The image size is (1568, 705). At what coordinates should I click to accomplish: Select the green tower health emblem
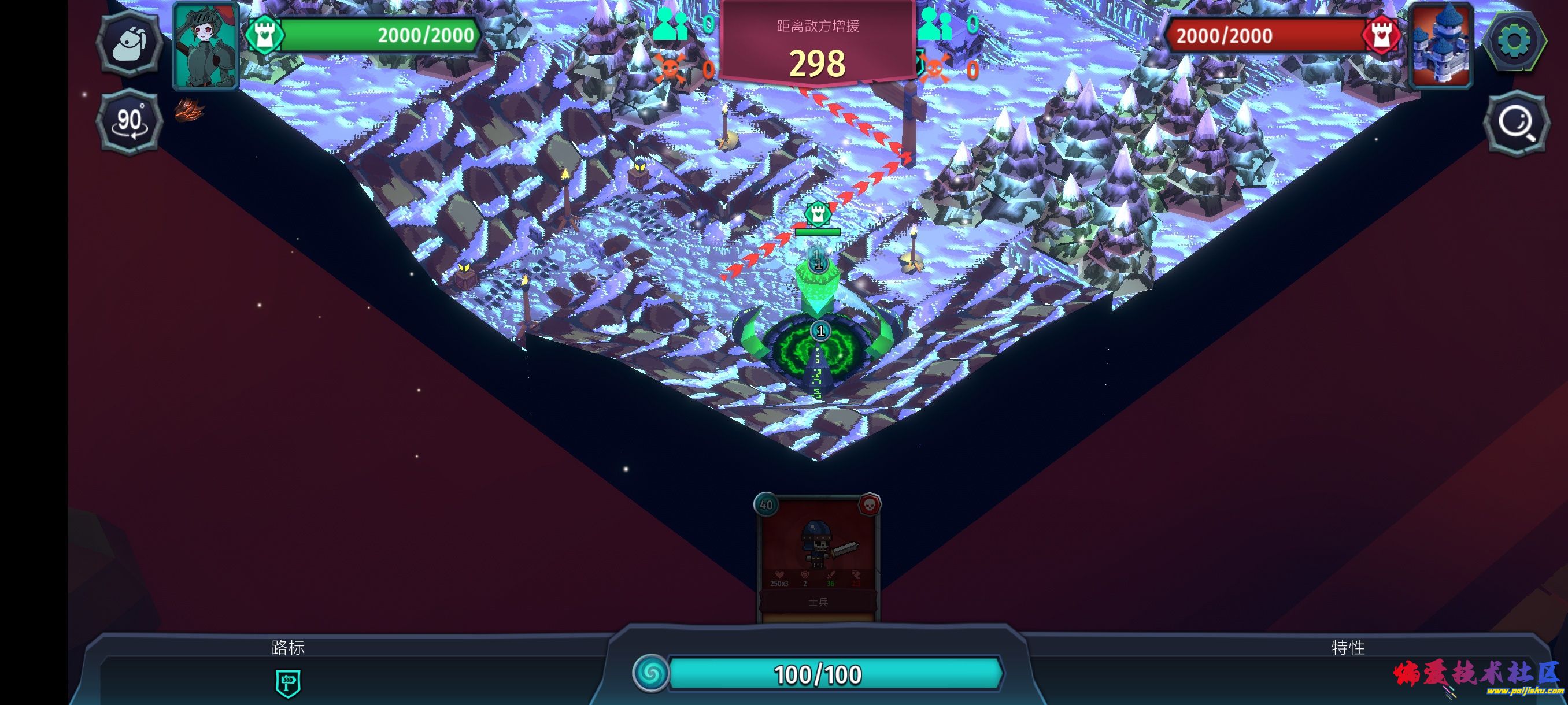265,35
